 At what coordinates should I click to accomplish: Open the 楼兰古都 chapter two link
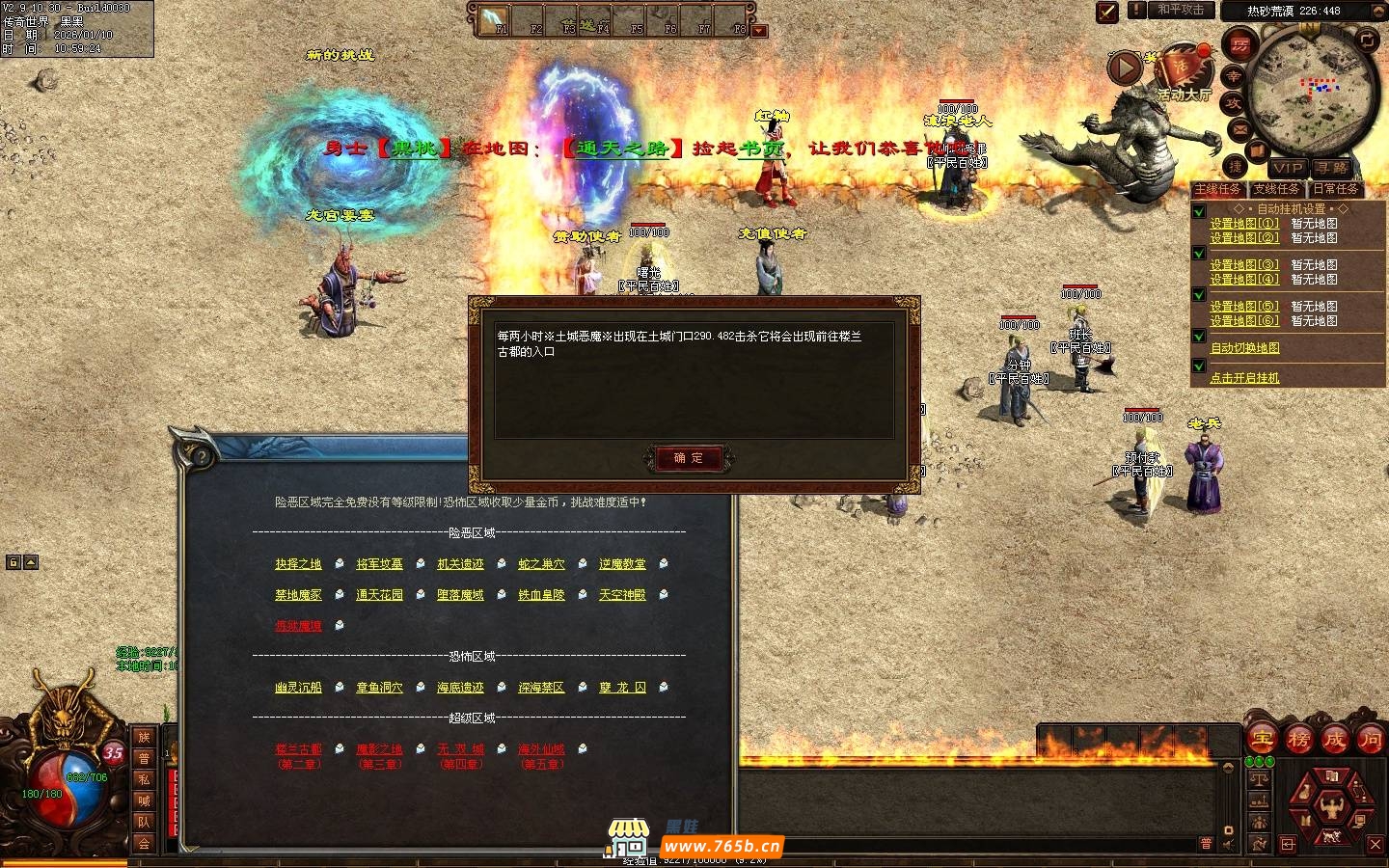pyautogui.click(x=298, y=749)
